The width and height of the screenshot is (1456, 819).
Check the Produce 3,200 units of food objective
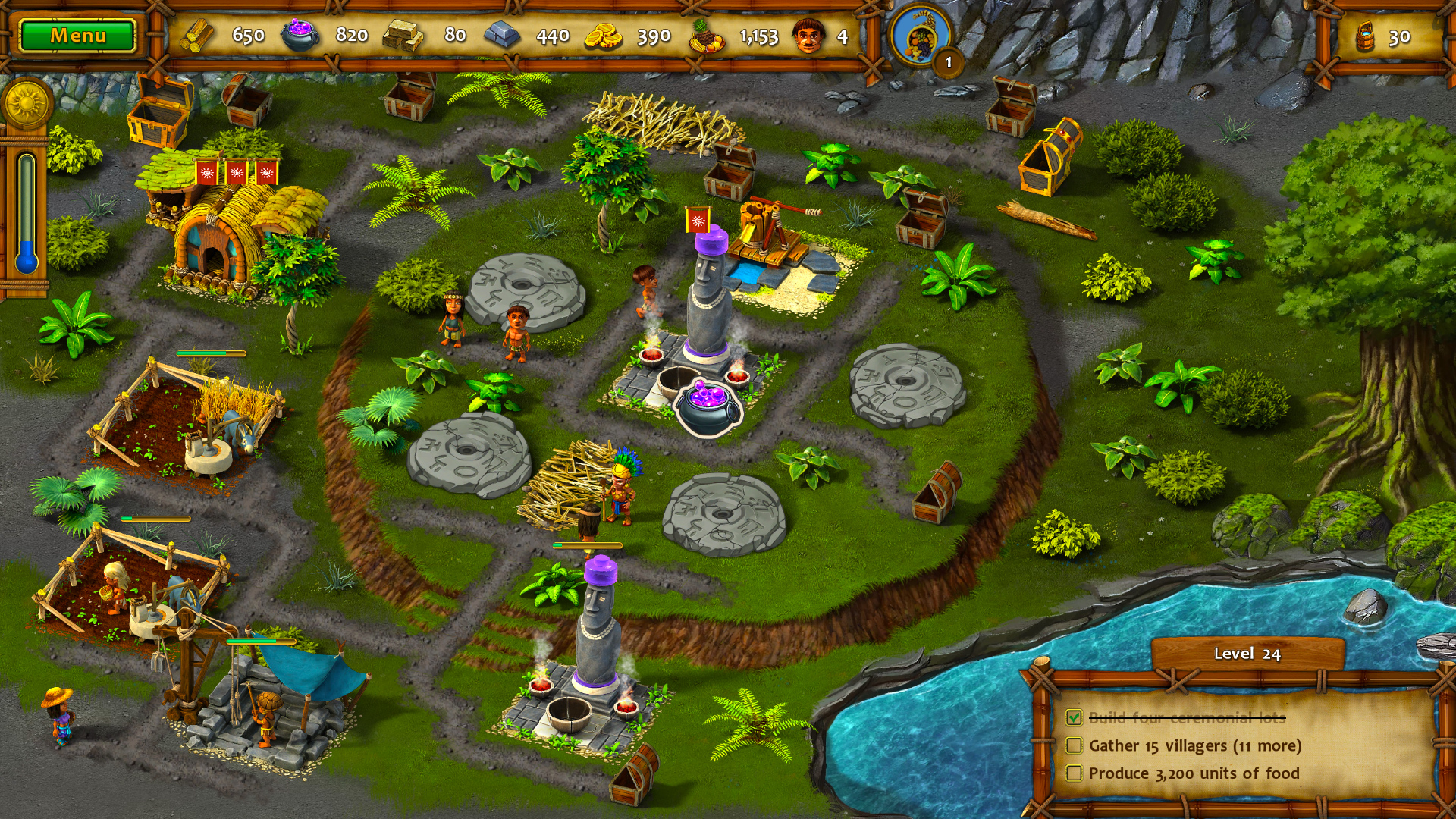[x=1074, y=773]
